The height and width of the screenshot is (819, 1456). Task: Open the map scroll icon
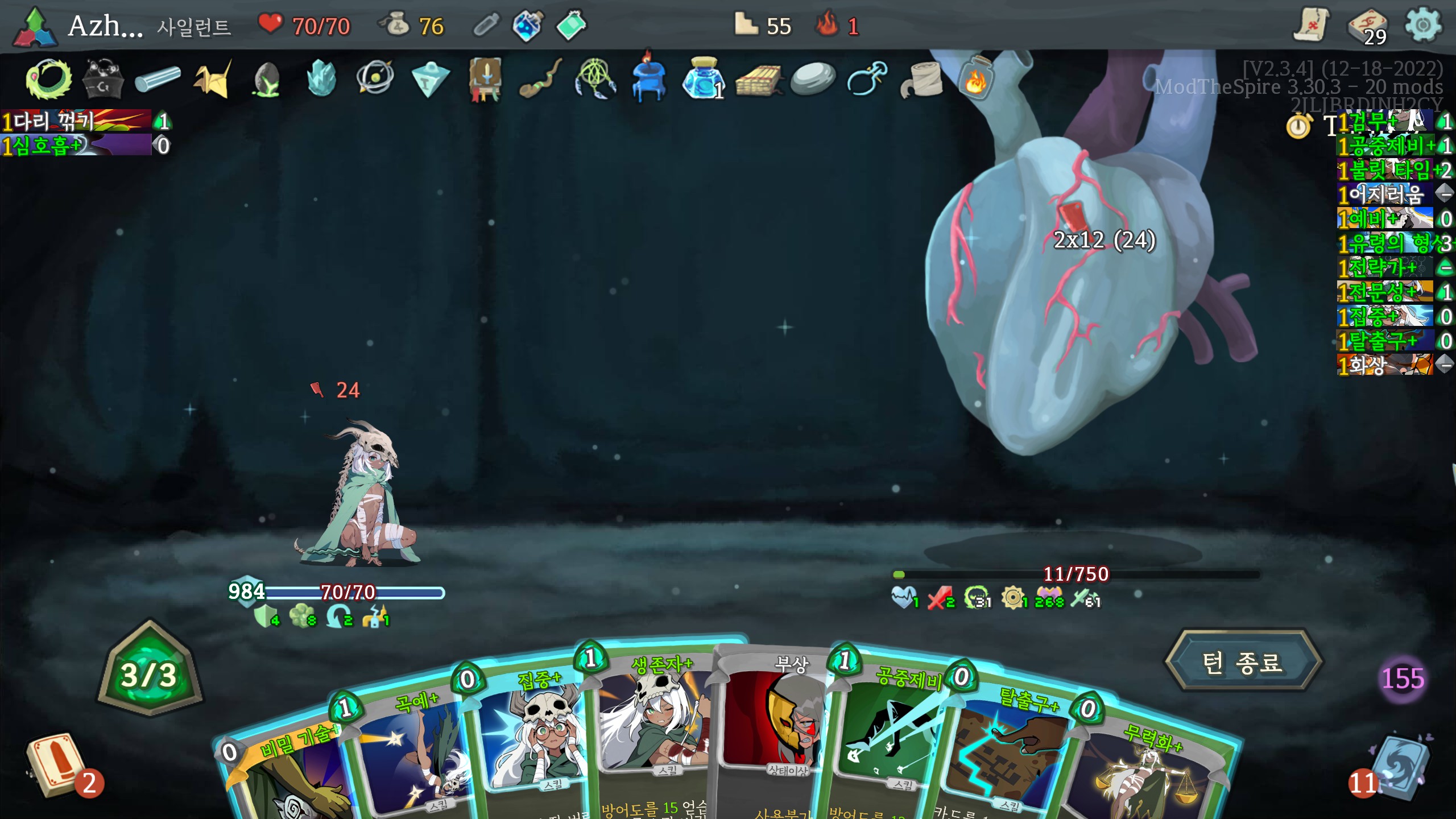tap(1312, 25)
